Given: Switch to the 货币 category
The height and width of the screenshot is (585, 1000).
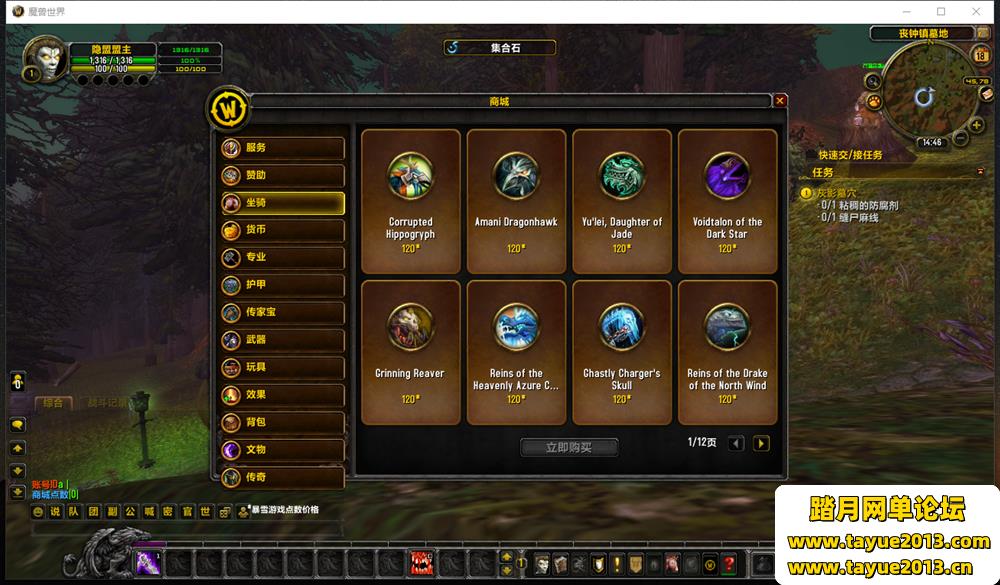Looking at the screenshot, I should pos(283,230).
